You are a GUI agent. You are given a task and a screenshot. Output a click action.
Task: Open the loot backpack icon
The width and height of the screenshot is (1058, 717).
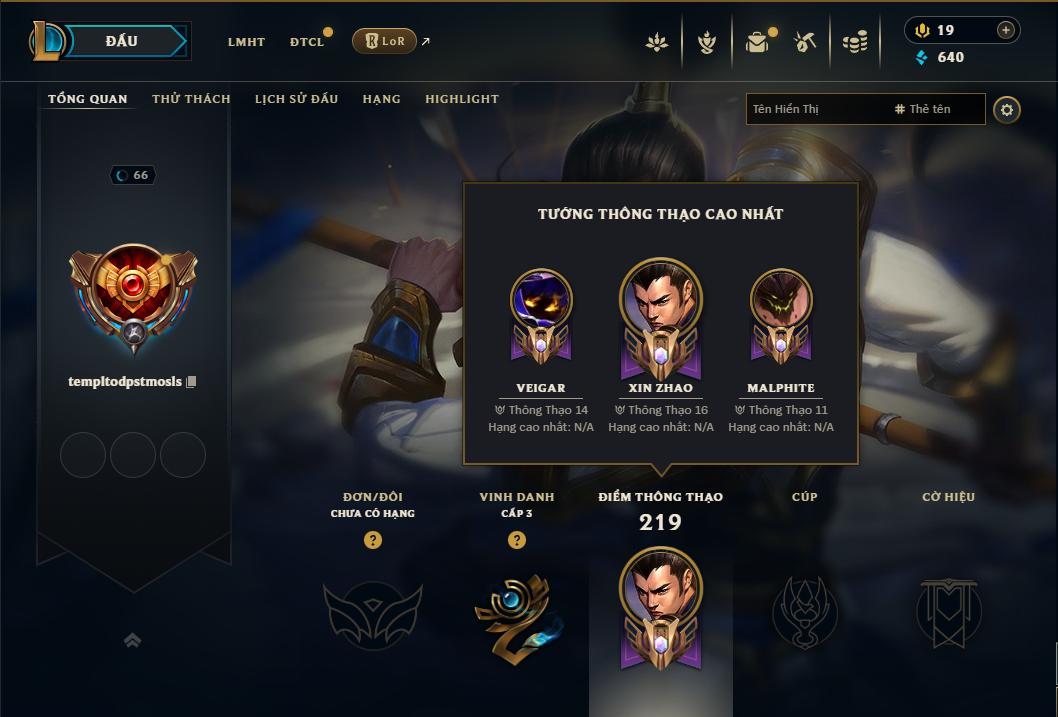(757, 42)
